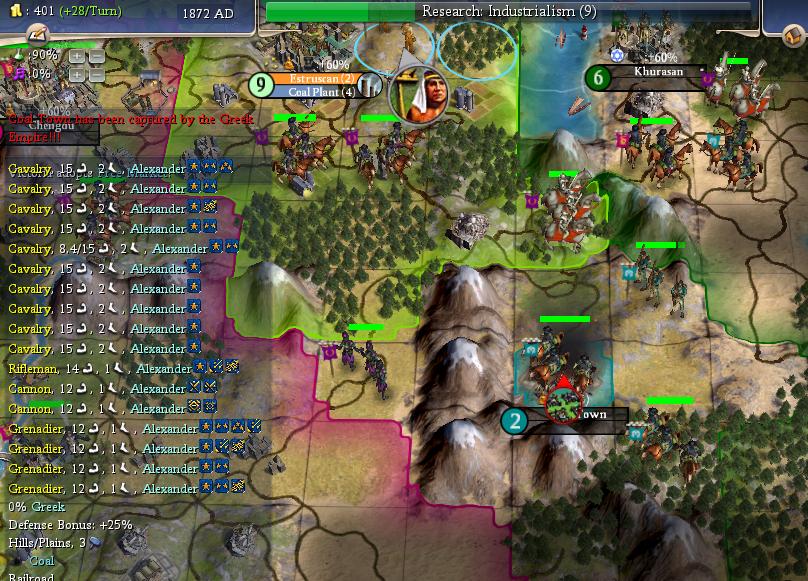808x581 pixels.
Task: Lower the culture rate with its minus button
Action: 96,75
